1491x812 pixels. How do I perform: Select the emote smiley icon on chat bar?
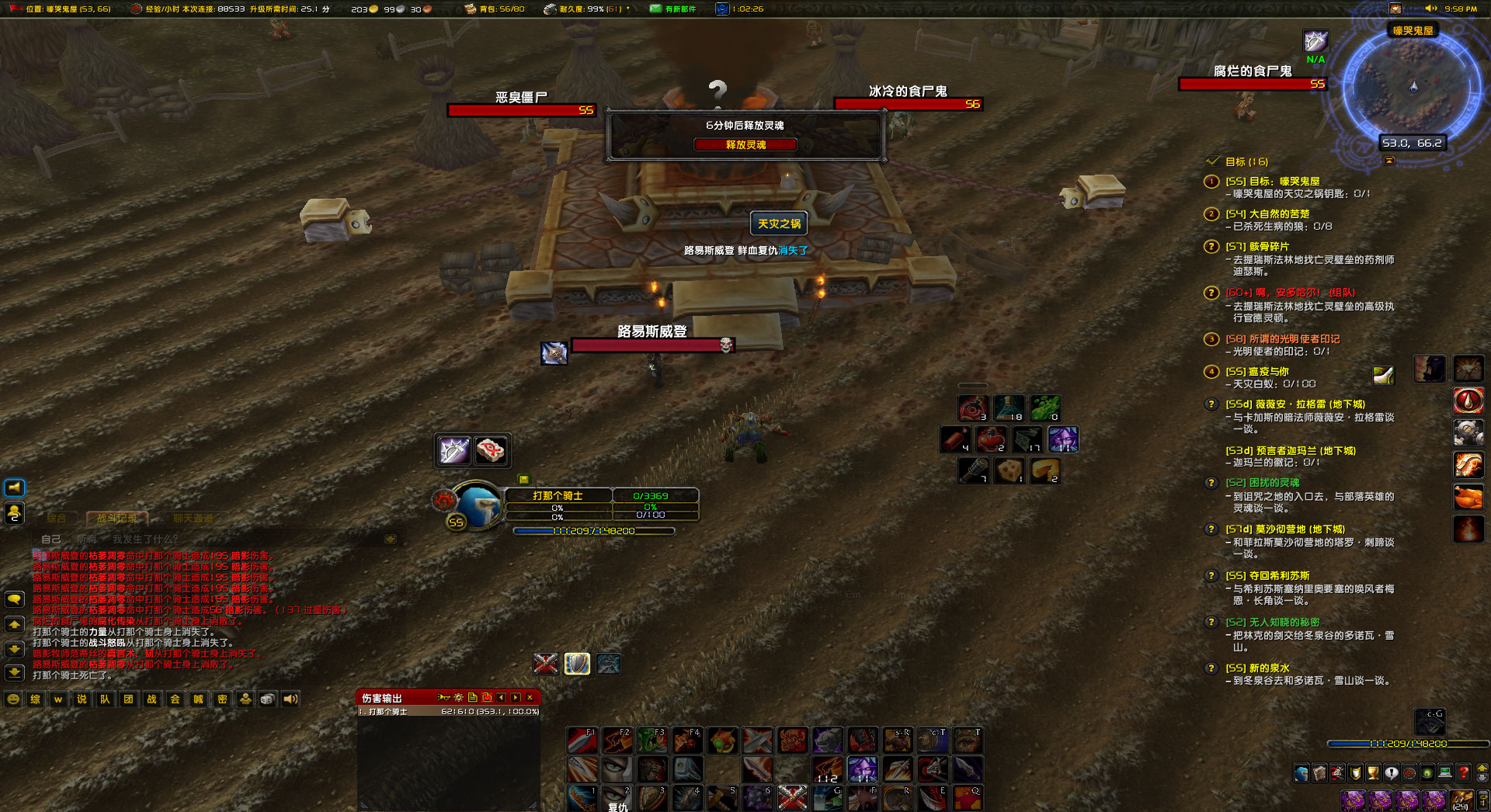(13, 699)
